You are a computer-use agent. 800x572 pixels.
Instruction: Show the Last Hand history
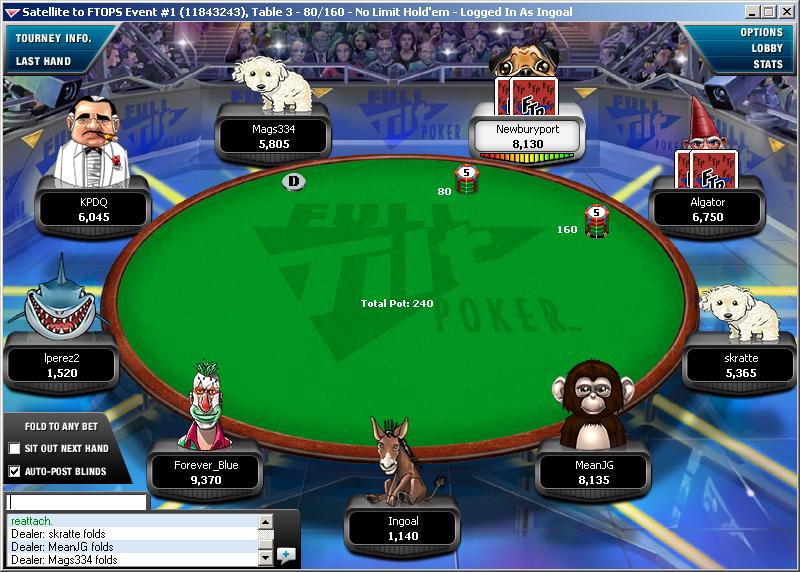(x=43, y=61)
